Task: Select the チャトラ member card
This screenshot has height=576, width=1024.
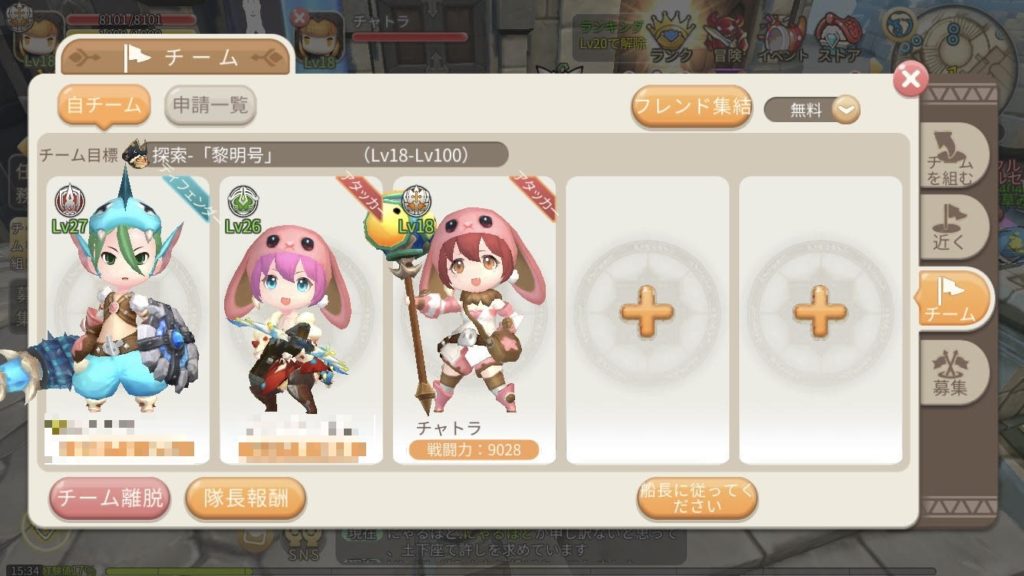Action: coord(473,320)
